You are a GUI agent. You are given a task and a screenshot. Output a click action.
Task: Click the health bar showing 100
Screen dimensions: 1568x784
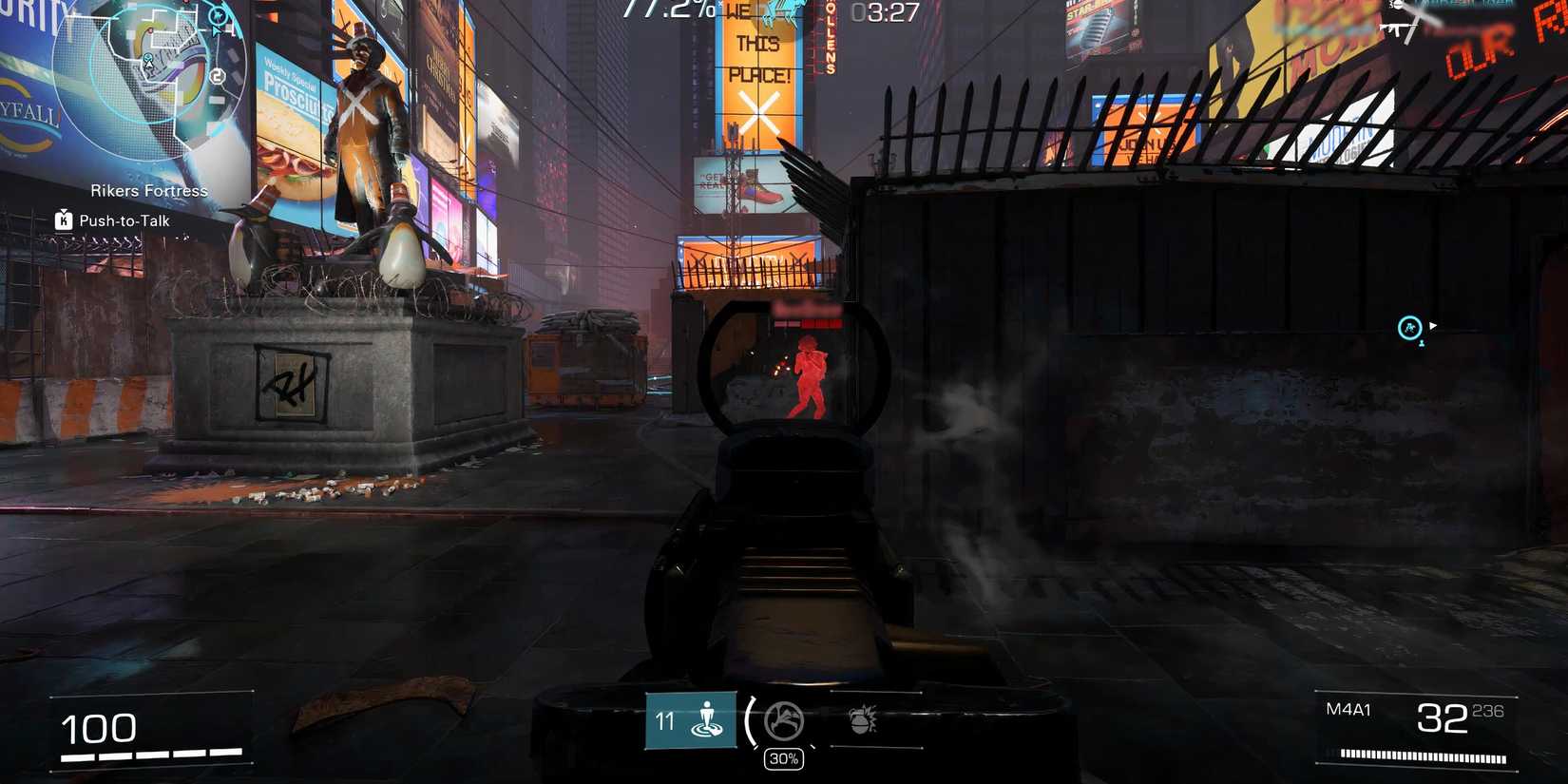tap(100, 727)
